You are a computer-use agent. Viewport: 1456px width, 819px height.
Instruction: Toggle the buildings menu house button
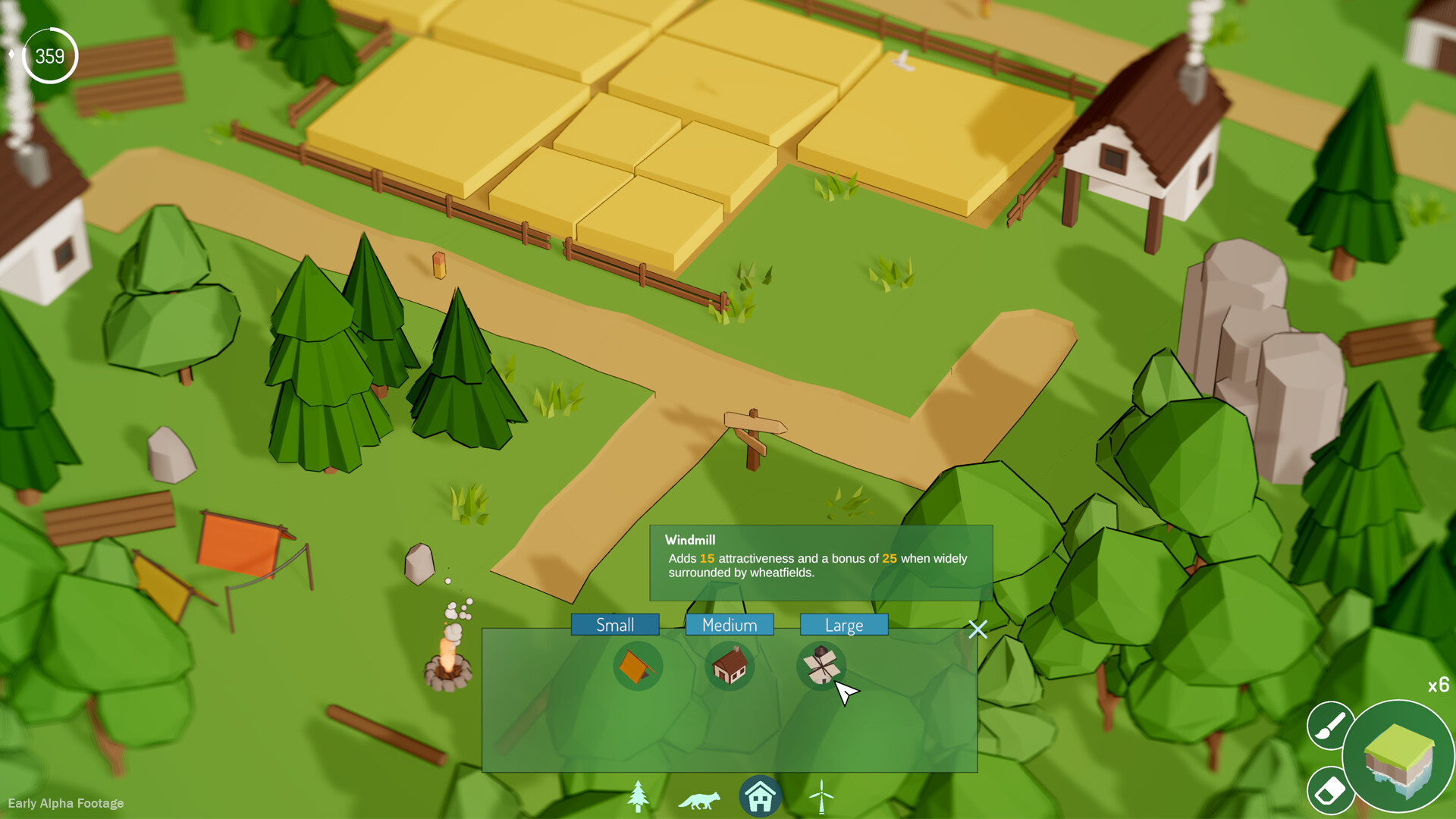tap(761, 796)
